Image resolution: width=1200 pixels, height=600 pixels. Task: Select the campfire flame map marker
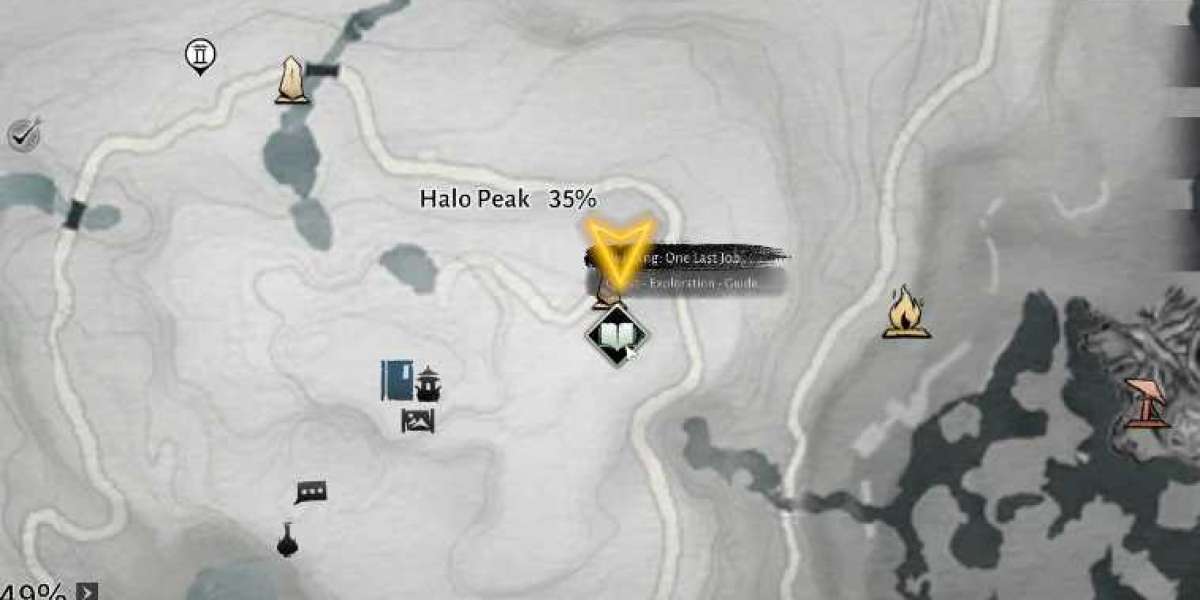[x=906, y=312]
